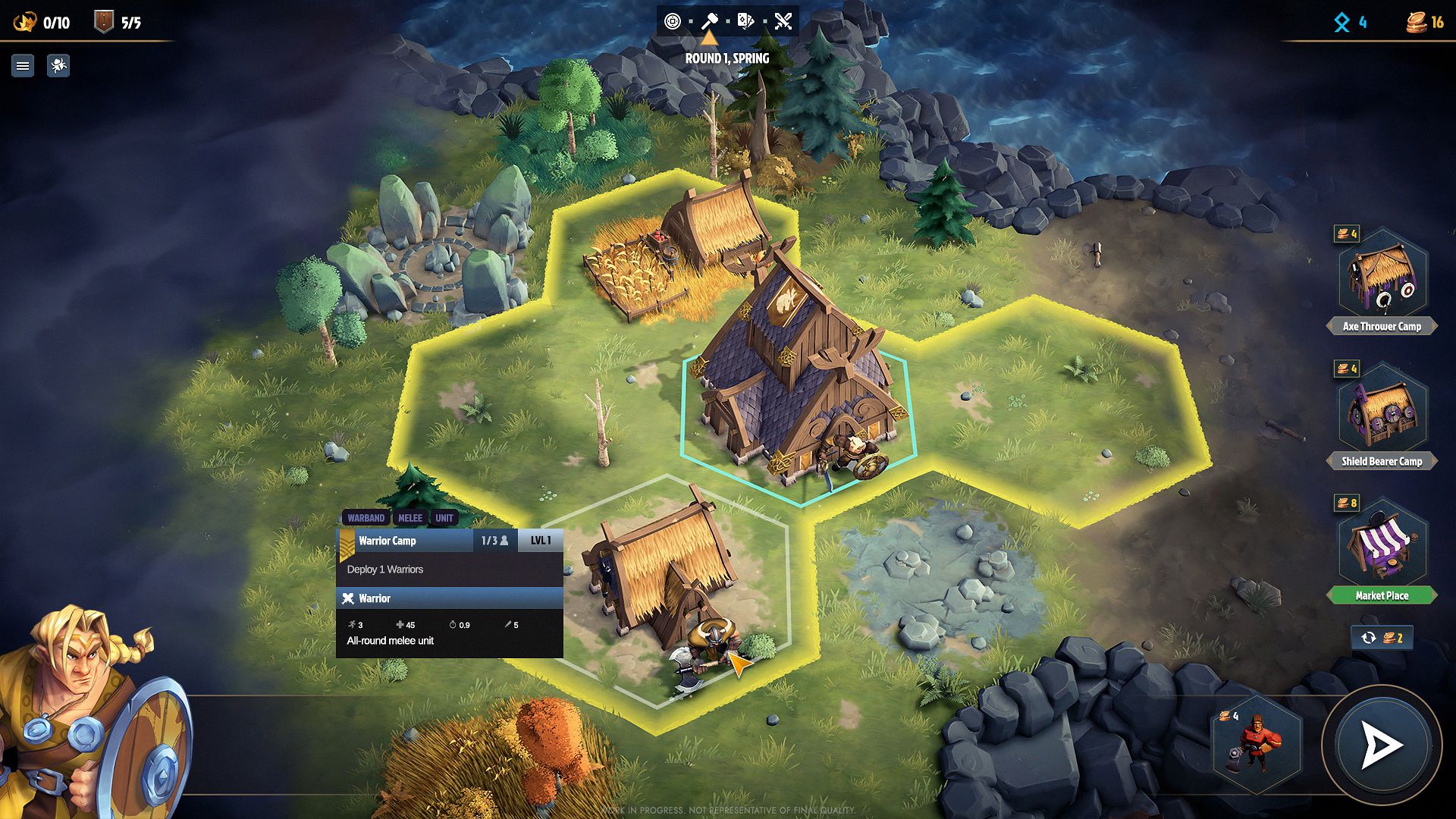Select the cards phase icon
1456x819 pixels.
745,21
